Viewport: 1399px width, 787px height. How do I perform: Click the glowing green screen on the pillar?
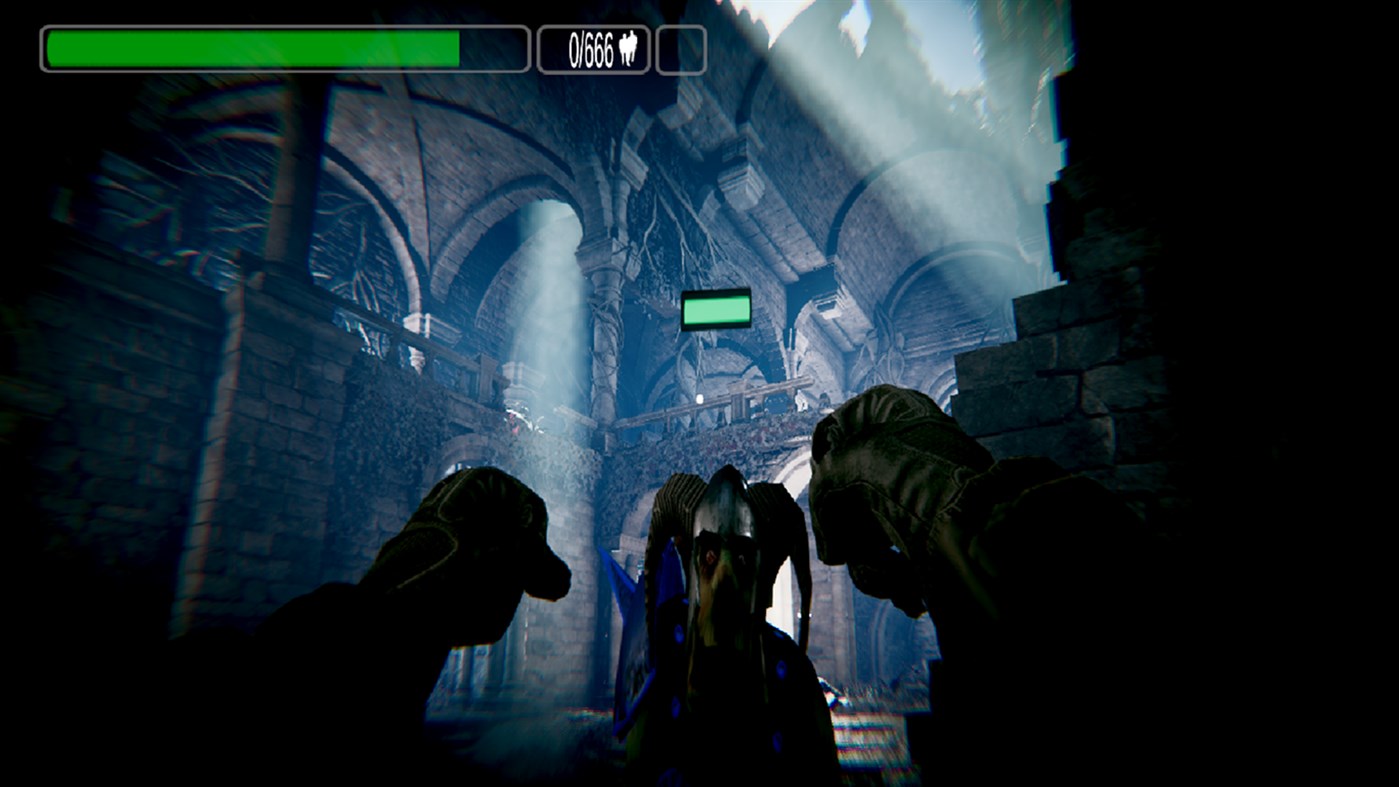click(x=717, y=309)
